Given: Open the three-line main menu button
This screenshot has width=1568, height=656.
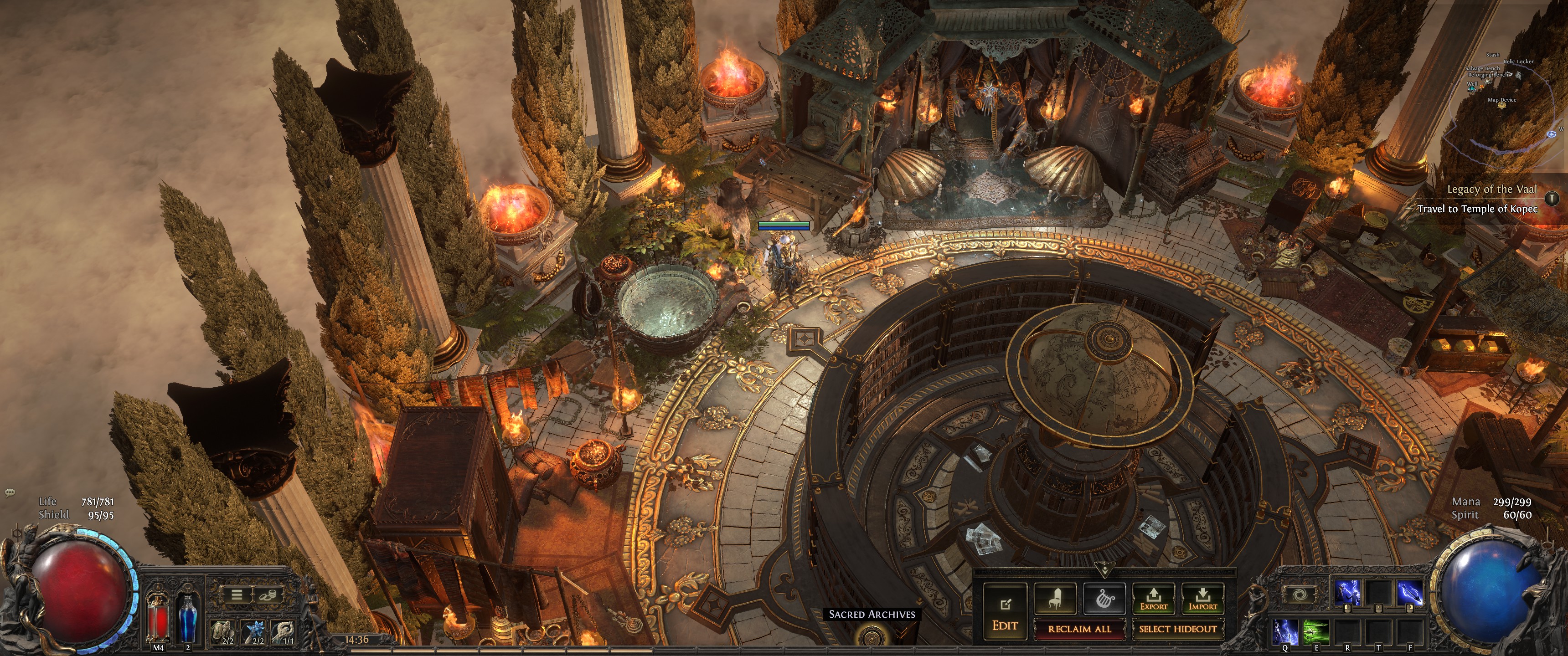Looking at the screenshot, I should click(x=237, y=594).
